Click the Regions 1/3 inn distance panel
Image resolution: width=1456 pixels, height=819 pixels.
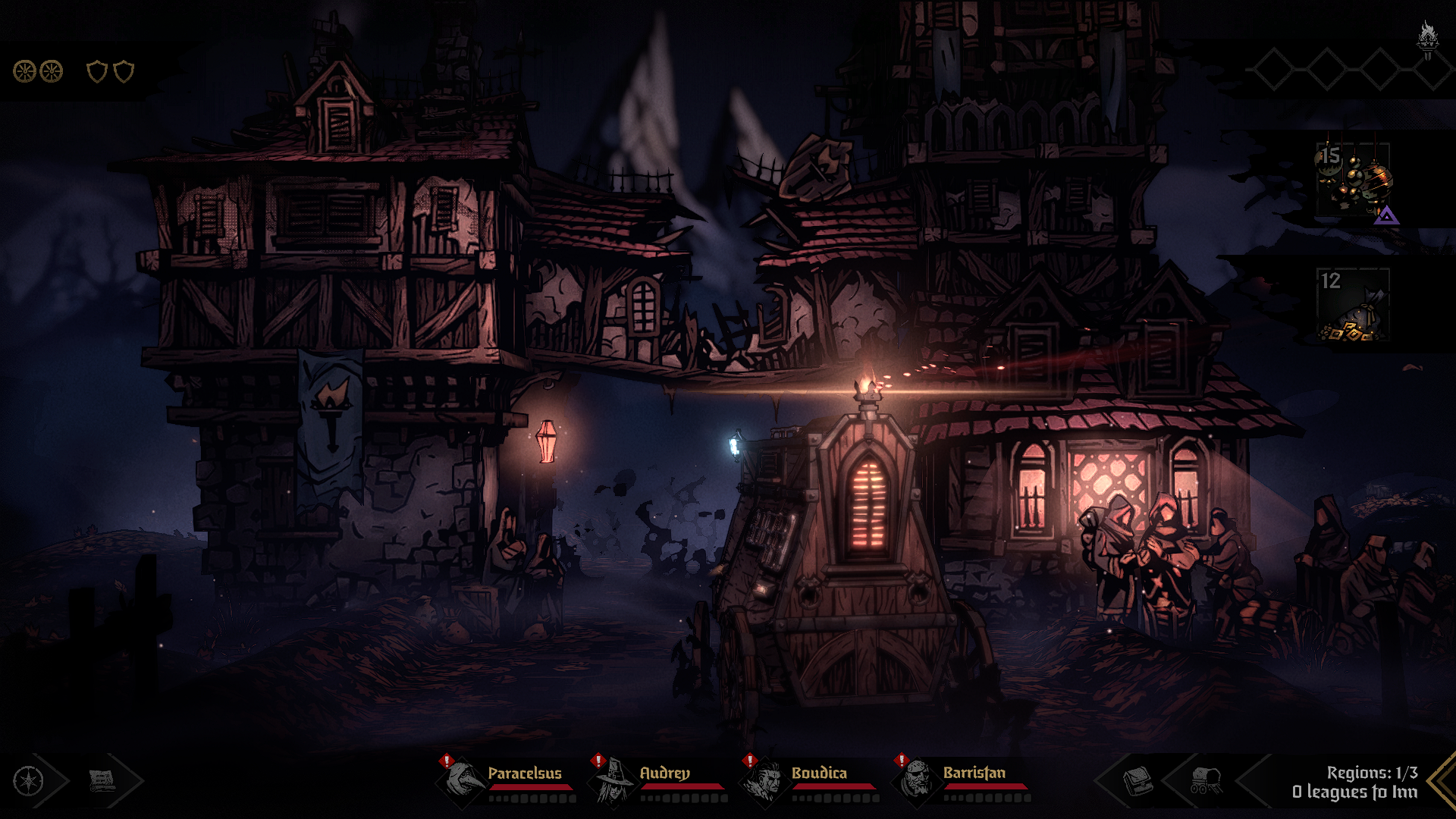pyautogui.click(x=1355, y=782)
